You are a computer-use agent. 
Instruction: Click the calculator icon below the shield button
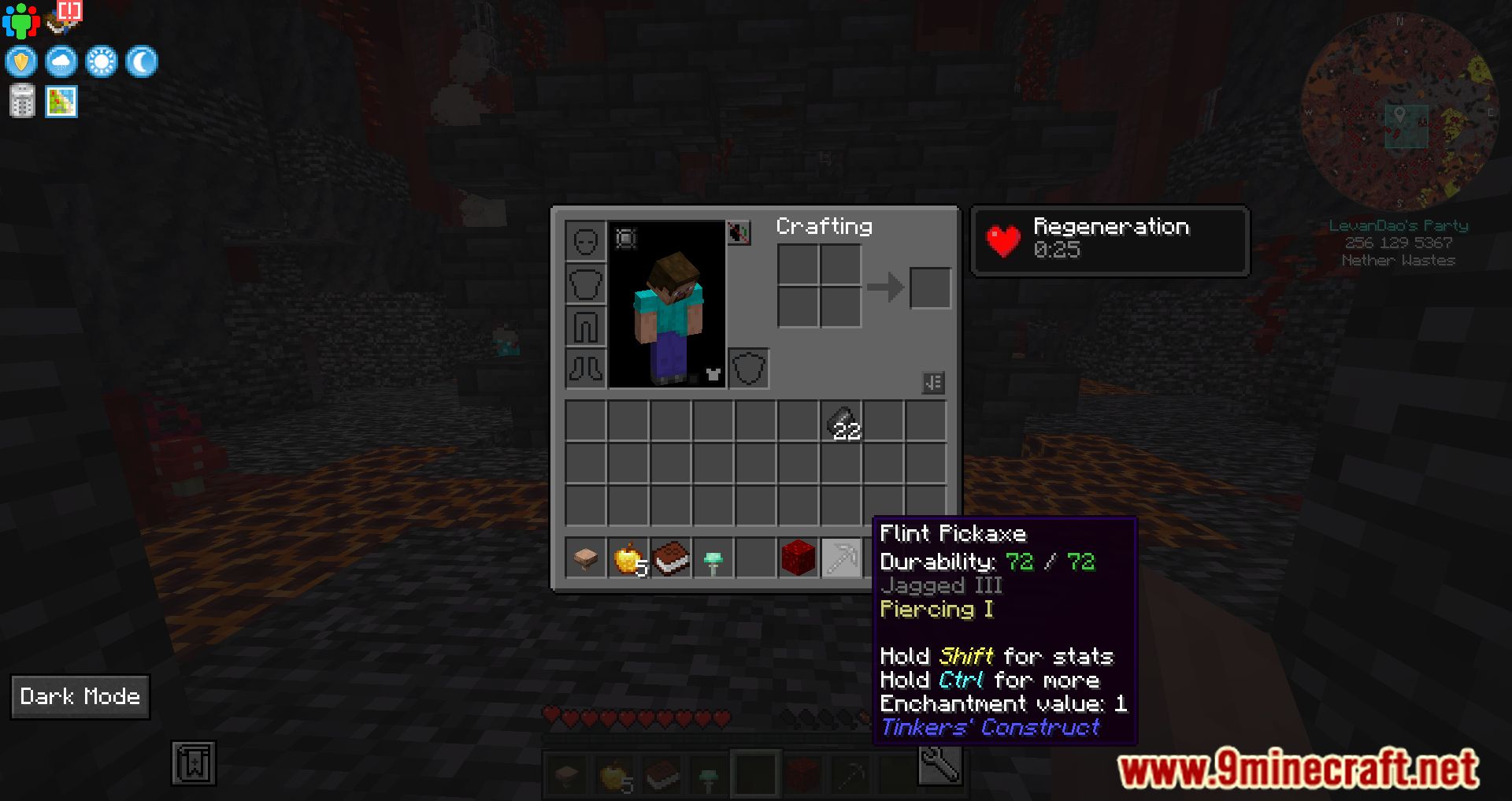[x=21, y=101]
